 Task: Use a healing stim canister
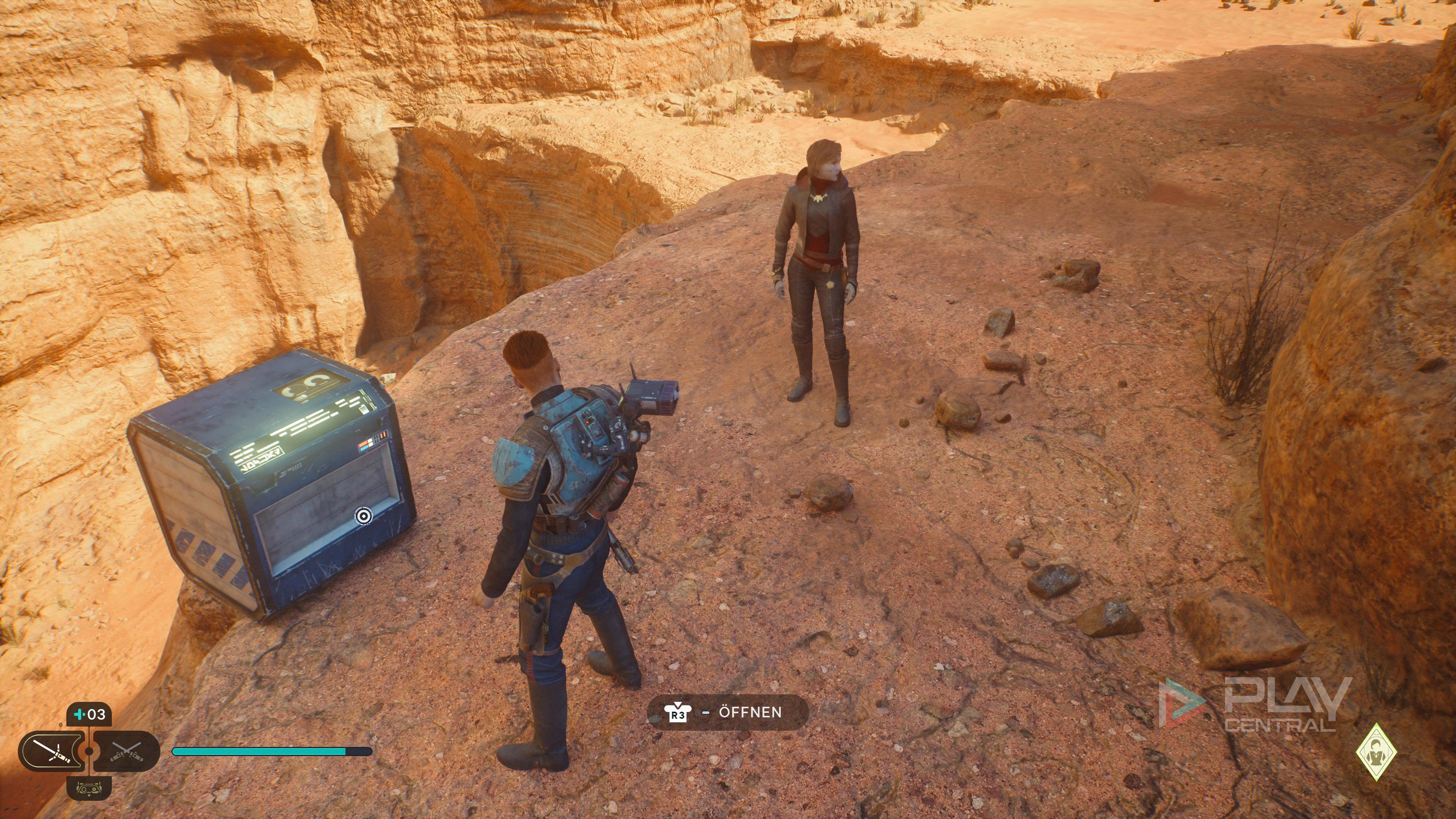tap(89, 714)
